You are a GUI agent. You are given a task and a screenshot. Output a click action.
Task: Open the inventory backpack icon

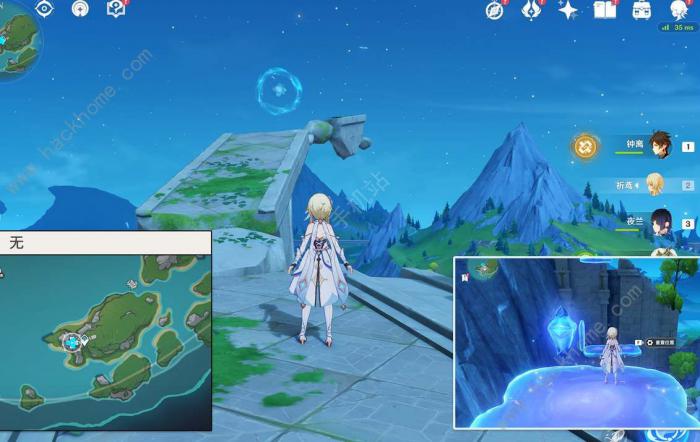tap(641, 10)
